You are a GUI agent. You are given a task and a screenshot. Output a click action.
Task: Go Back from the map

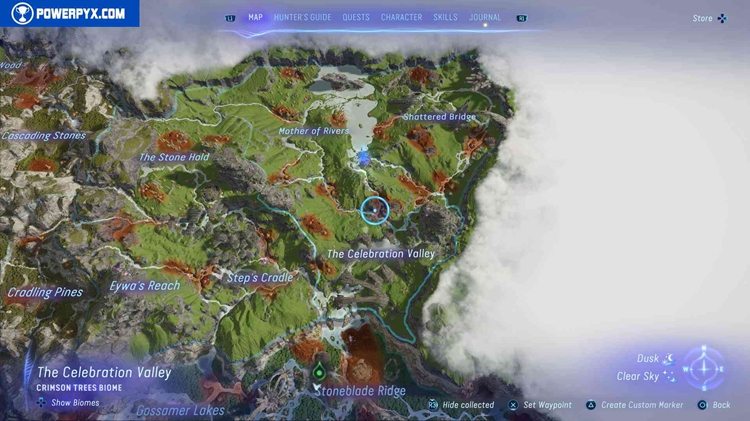(x=714, y=405)
